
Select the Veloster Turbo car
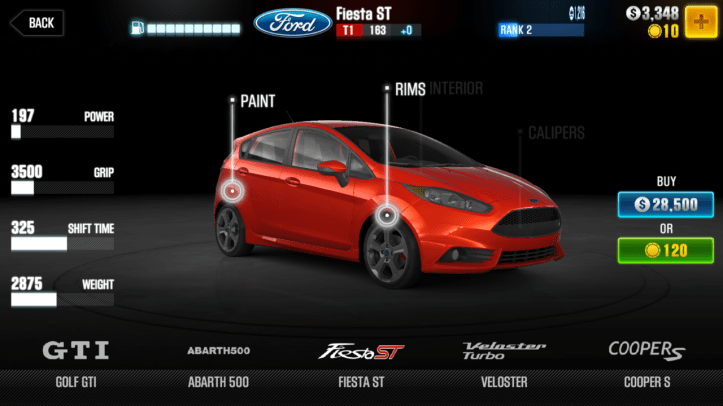503,360
